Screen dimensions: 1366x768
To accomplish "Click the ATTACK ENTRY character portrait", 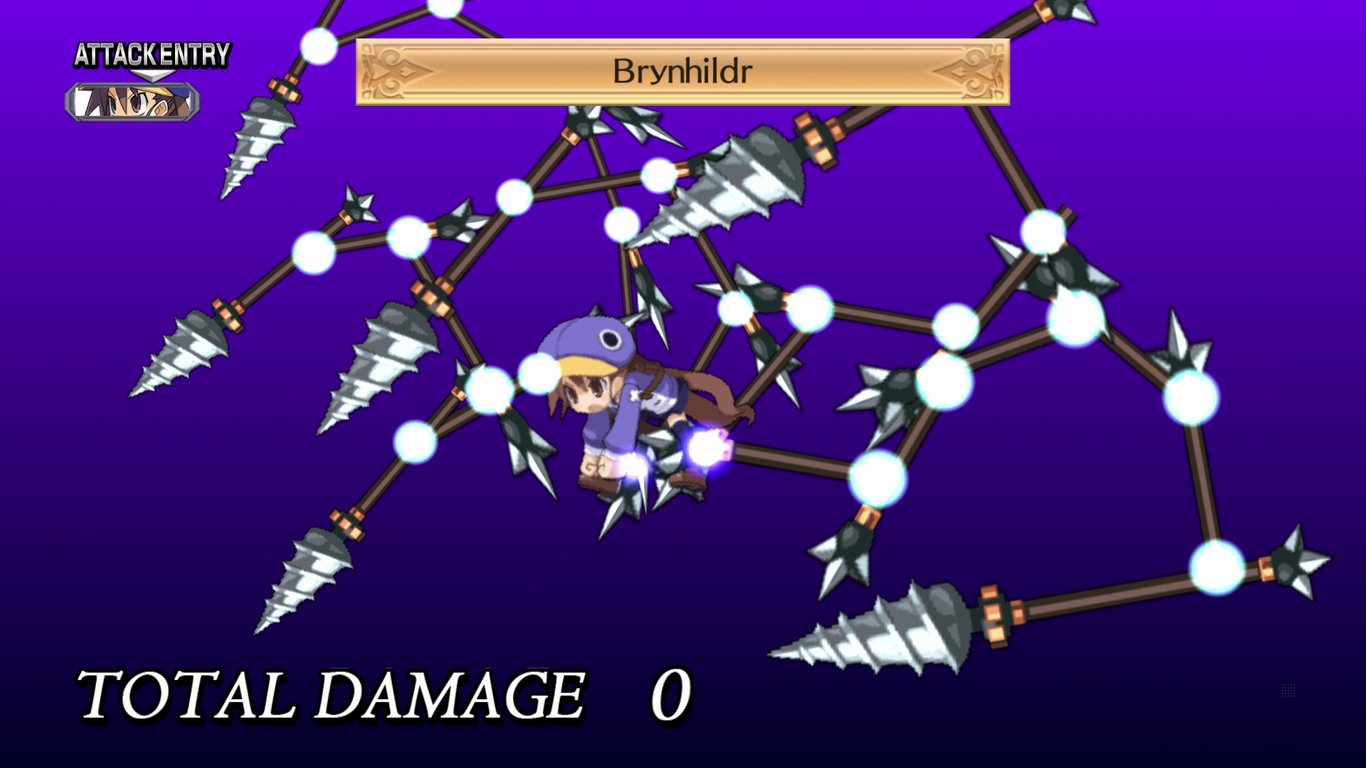I will [x=130, y=100].
